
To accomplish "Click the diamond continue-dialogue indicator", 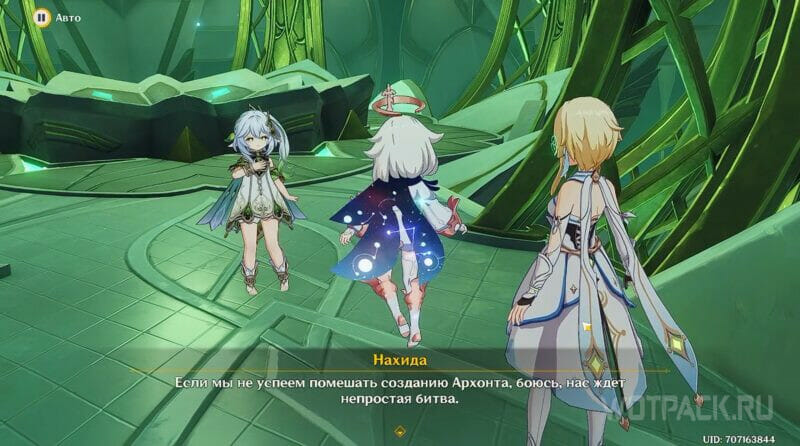I will click(400, 431).
